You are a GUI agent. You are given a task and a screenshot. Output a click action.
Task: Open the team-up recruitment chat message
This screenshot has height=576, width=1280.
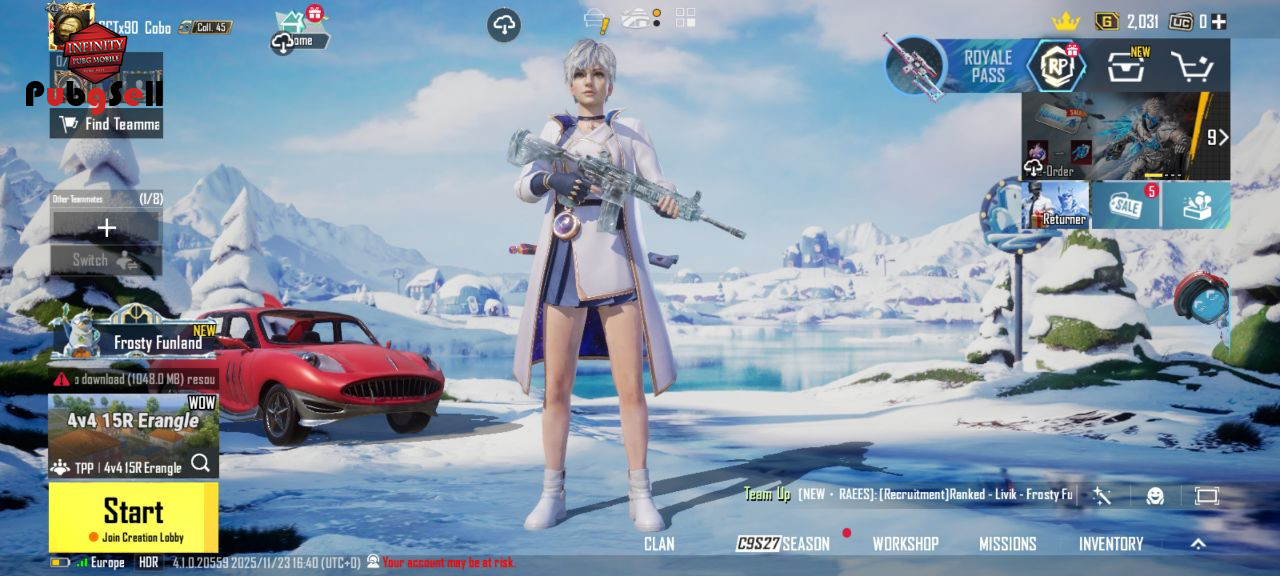pyautogui.click(x=910, y=494)
